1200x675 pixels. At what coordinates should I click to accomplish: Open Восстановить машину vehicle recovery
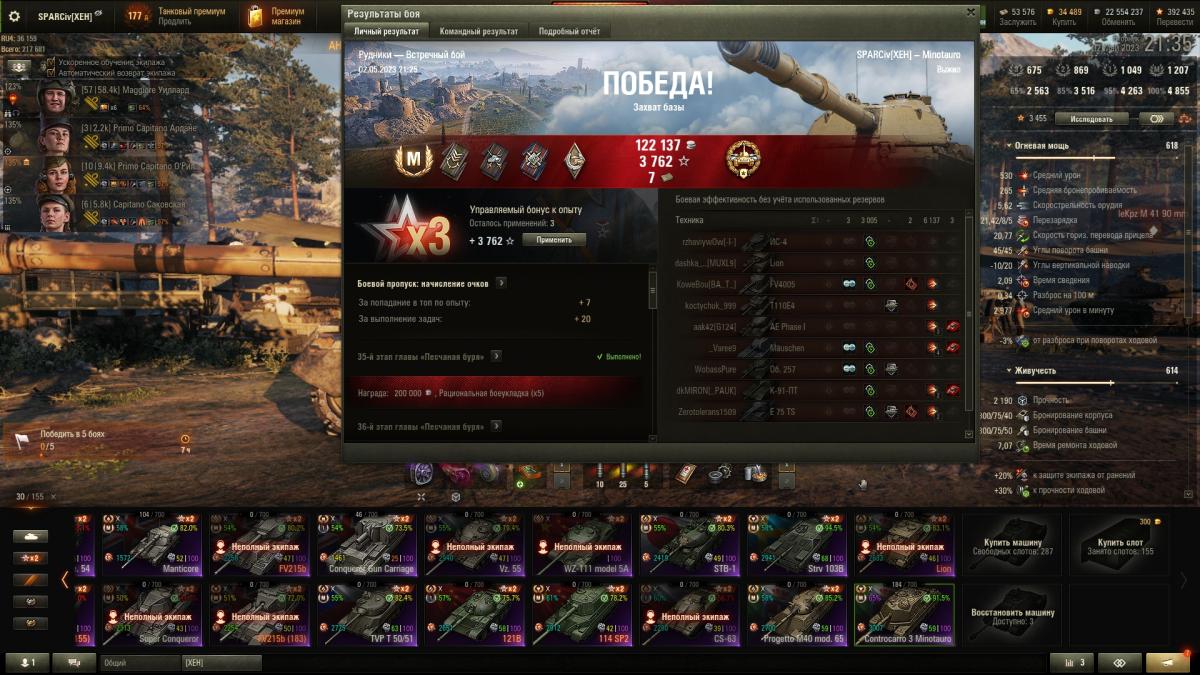(1011, 615)
